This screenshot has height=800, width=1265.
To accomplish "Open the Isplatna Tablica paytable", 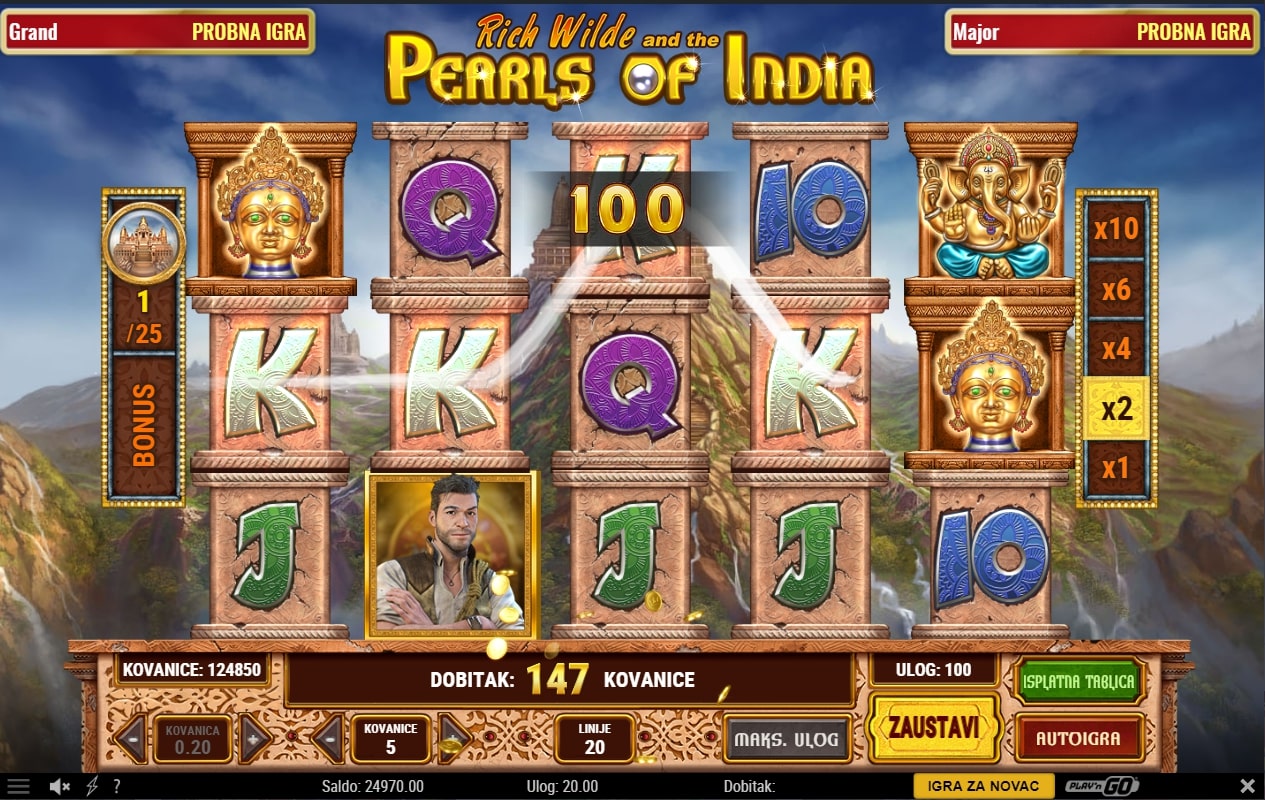I will (1078, 682).
